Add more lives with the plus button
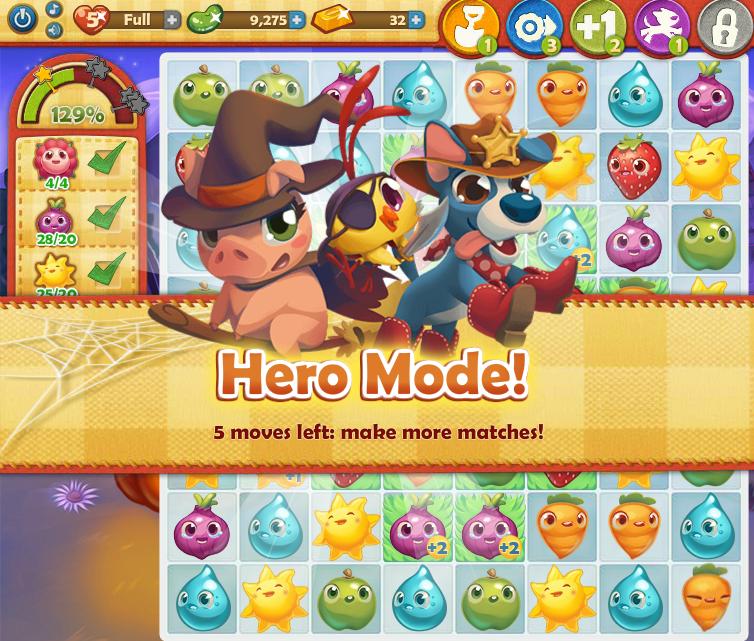754x641 pixels. (x=172, y=20)
